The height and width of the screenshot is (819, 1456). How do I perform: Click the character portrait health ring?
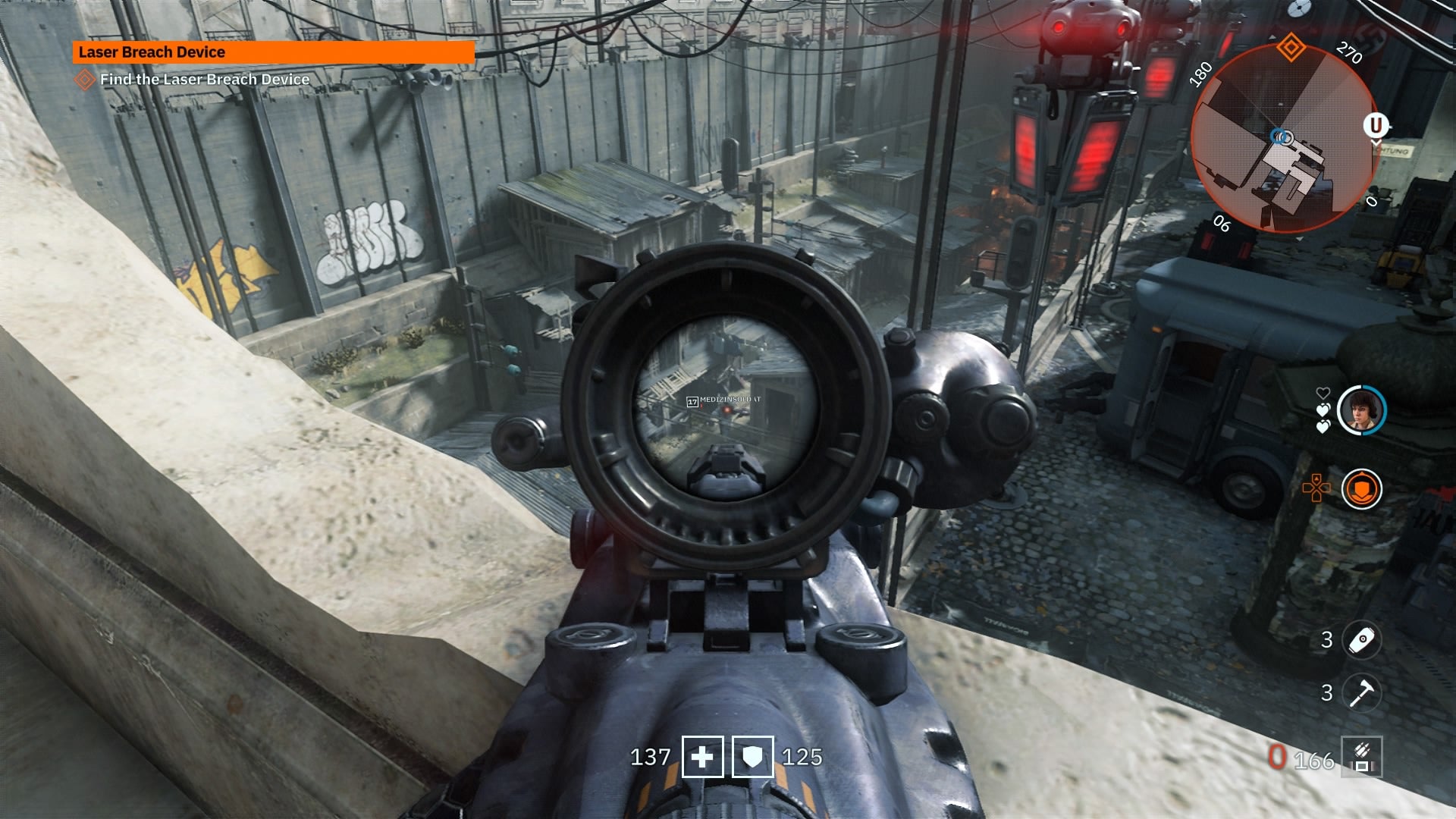point(1363,409)
